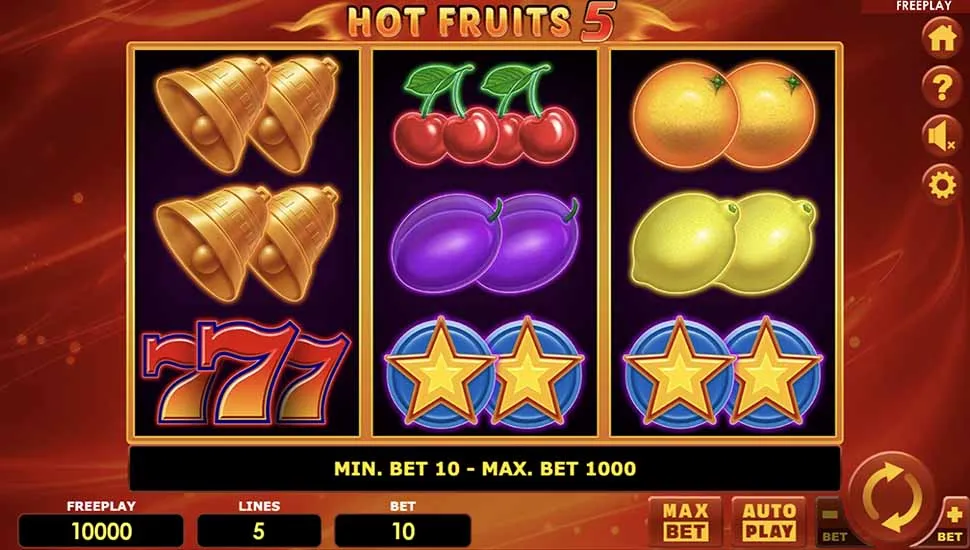This screenshot has width=970, height=550.
Task: Go to the home screen icon
Action: [x=941, y=40]
